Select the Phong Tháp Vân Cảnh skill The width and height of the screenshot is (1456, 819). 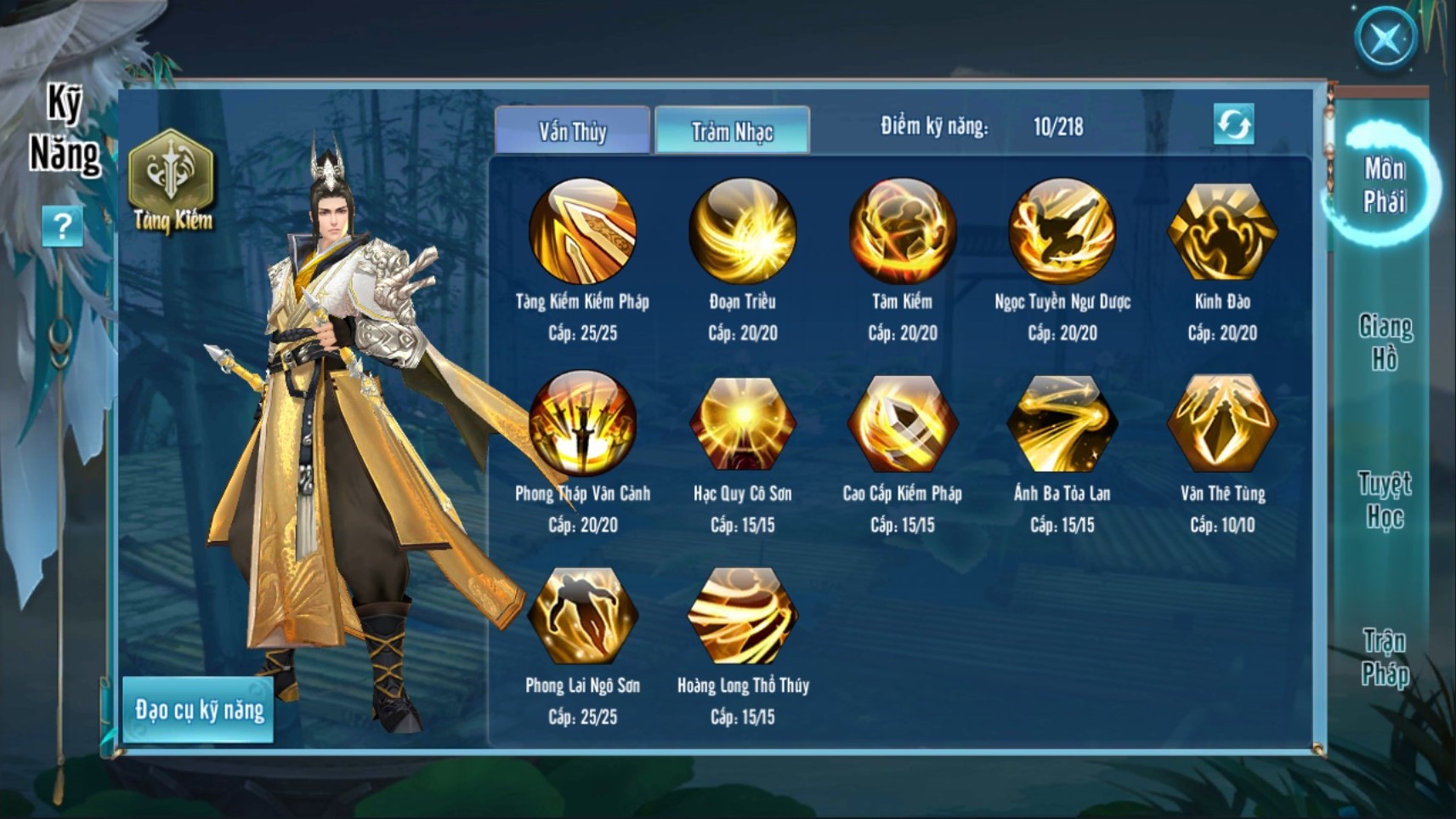click(582, 423)
